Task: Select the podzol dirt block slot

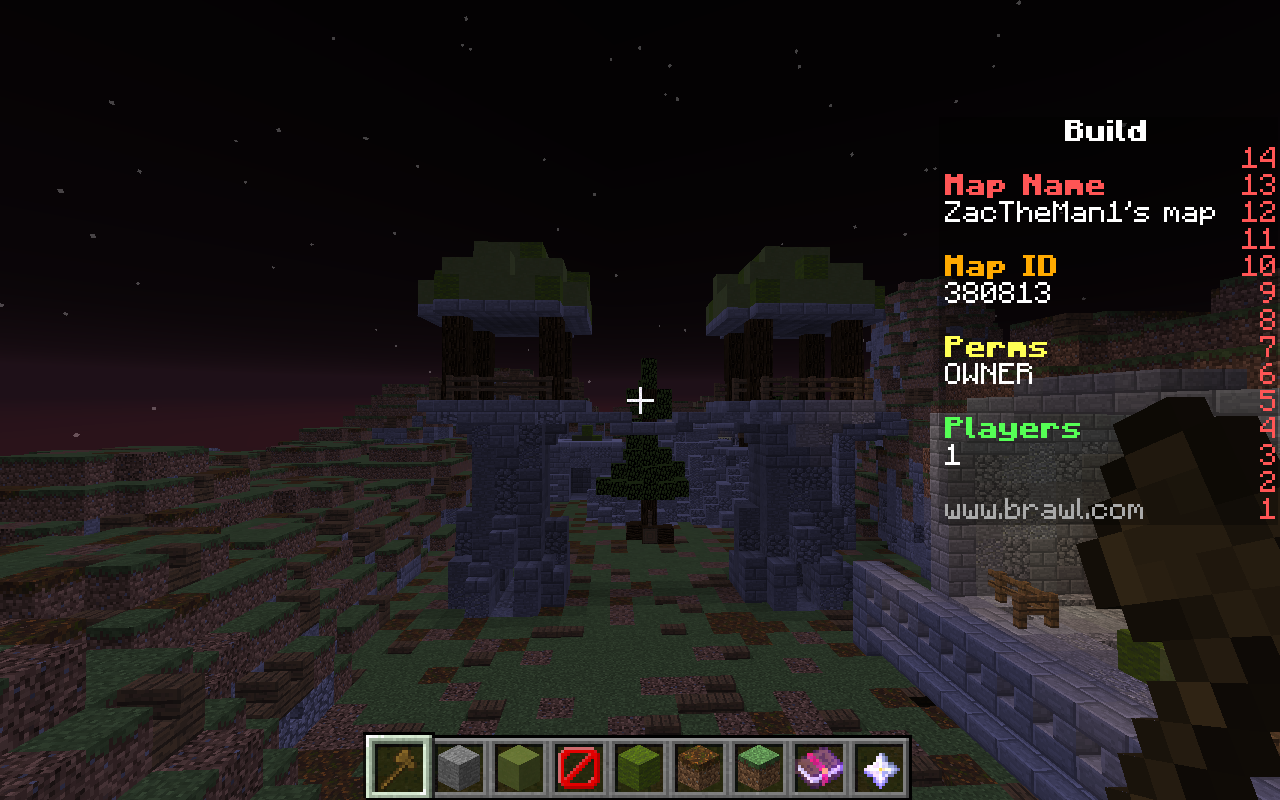Action: [x=699, y=768]
